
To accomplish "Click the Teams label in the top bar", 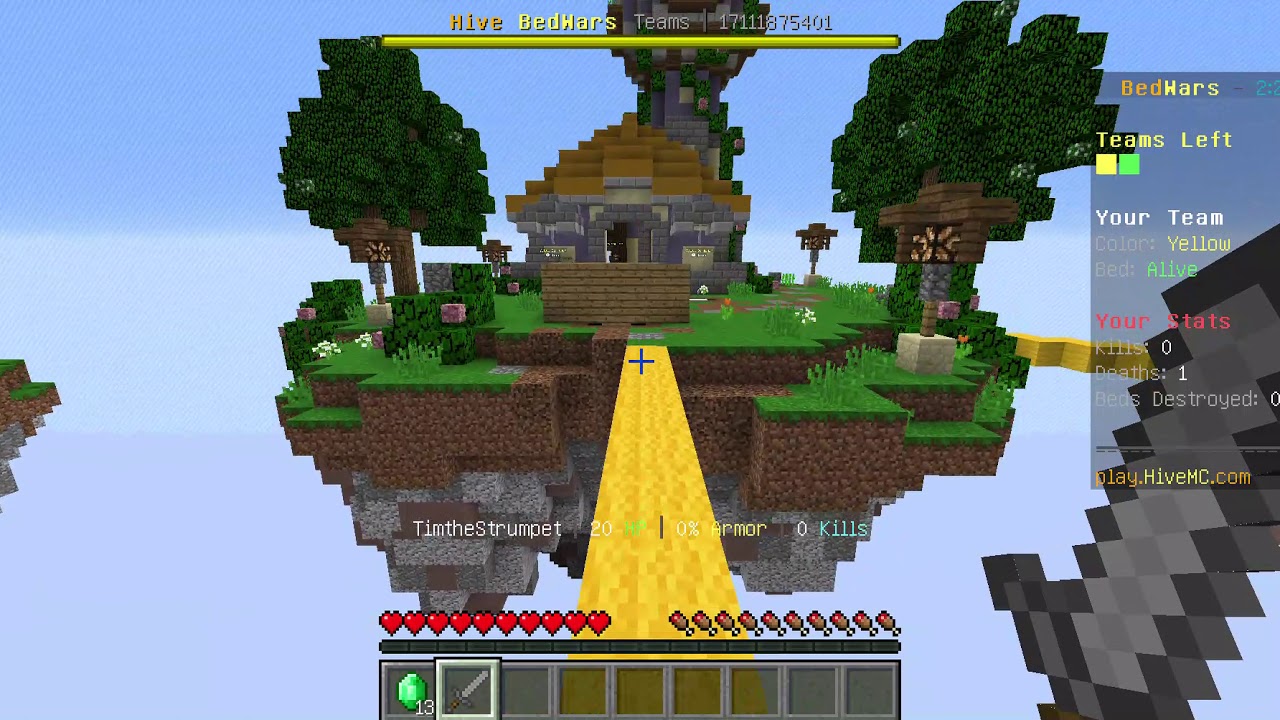I will (x=662, y=22).
